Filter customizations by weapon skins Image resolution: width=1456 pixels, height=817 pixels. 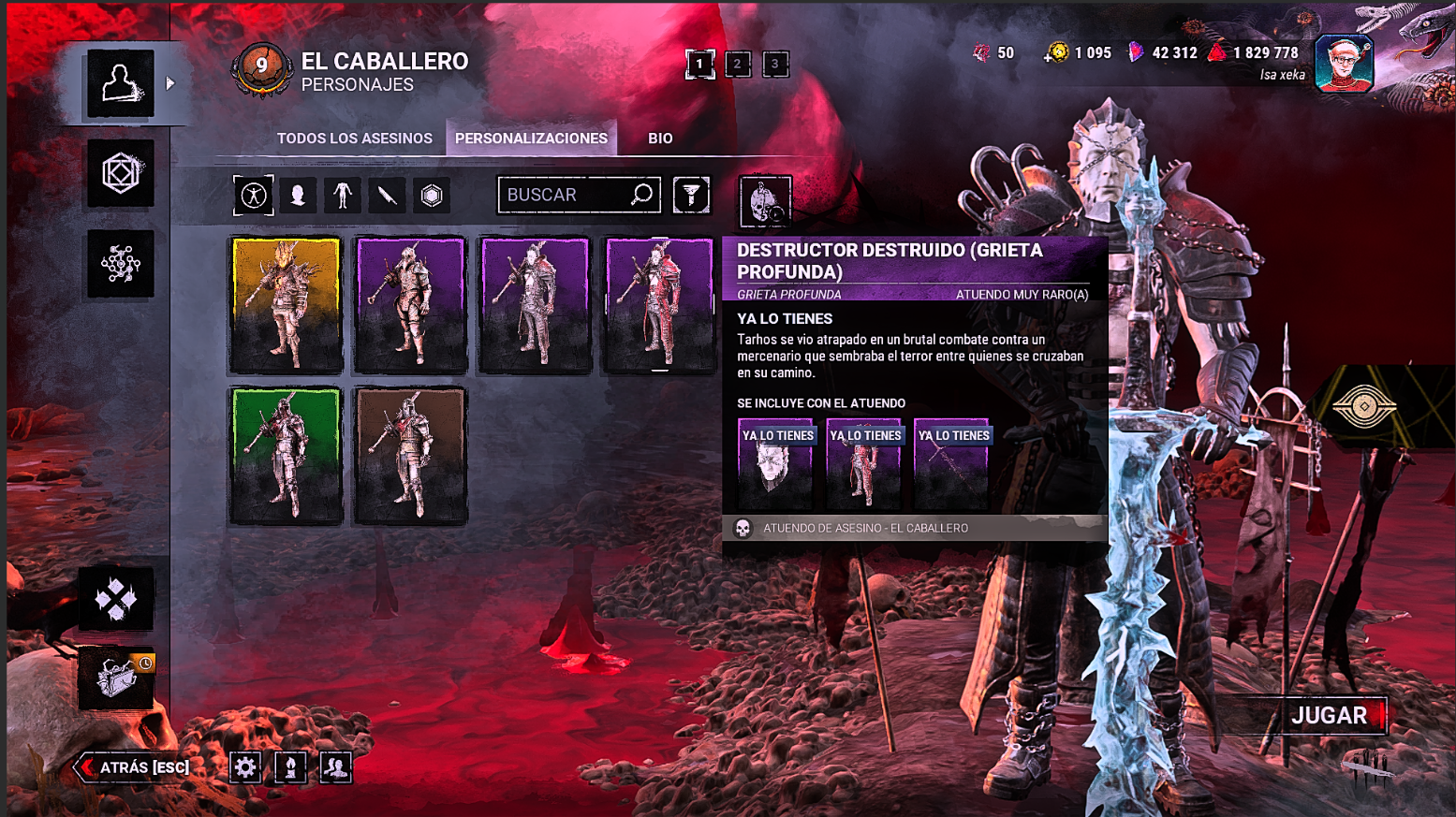[387, 195]
